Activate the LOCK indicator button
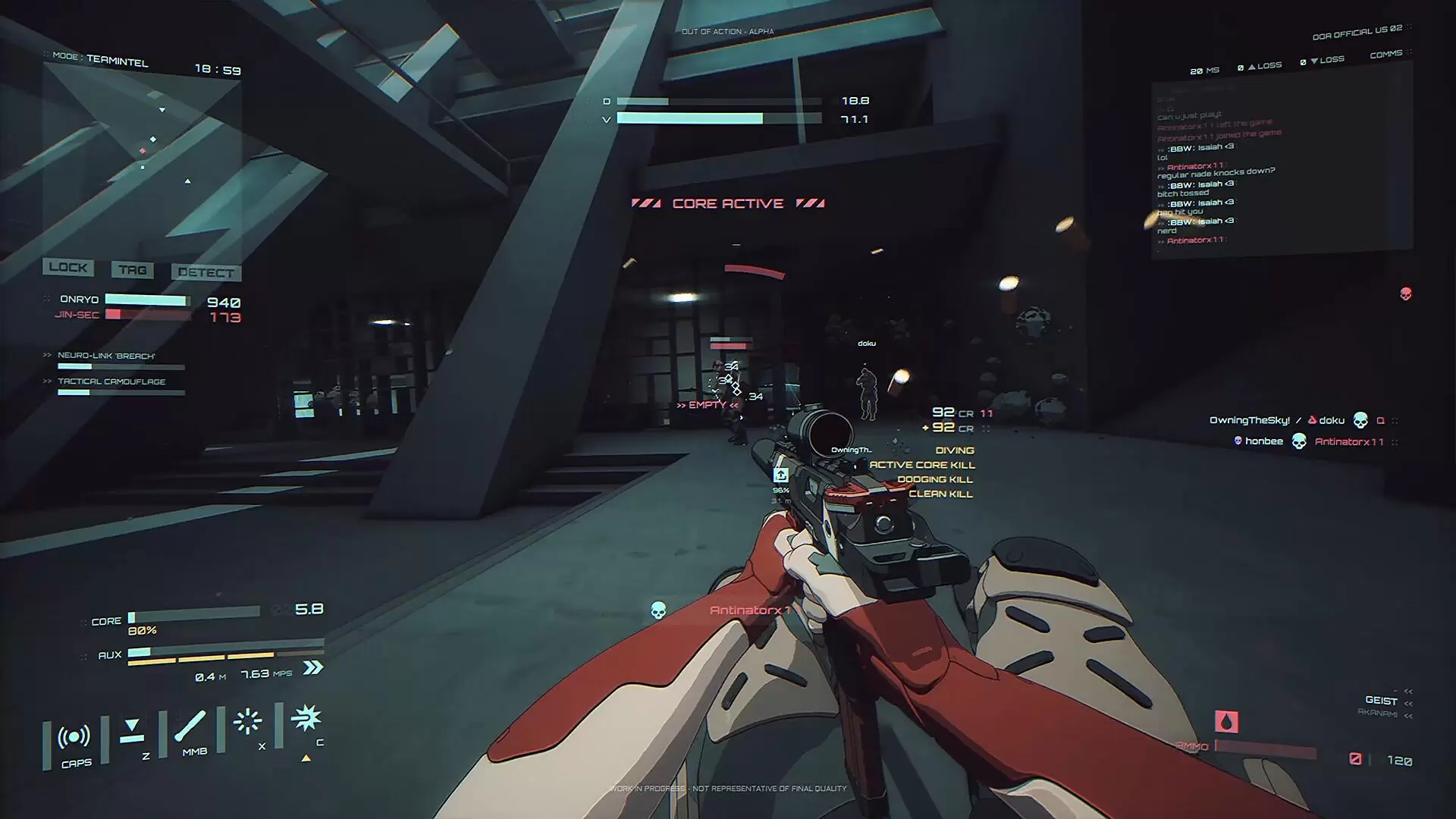Viewport: 1456px width, 819px height. point(68,268)
